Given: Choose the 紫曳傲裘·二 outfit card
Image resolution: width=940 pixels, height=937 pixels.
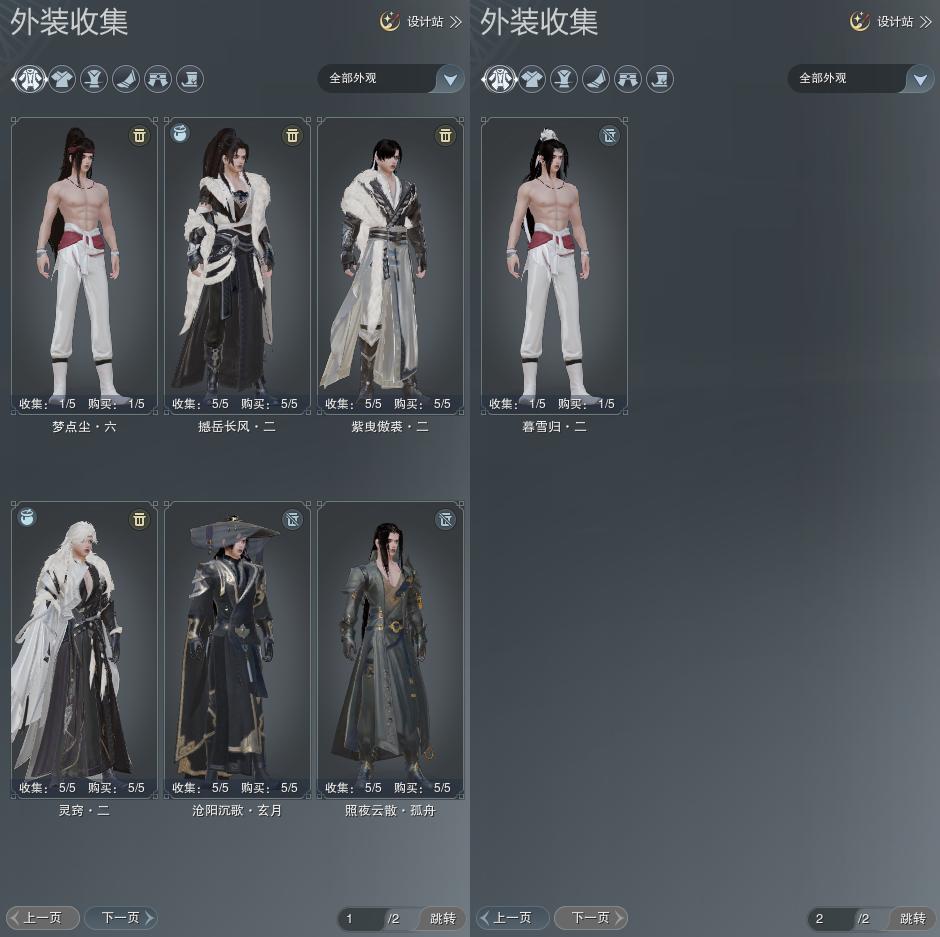Looking at the screenshot, I should 390,265.
